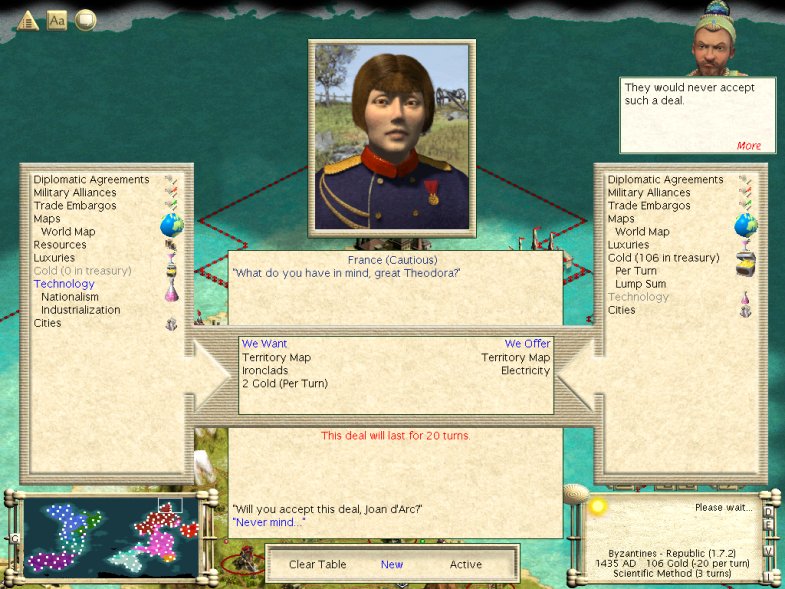Select the New deals option
785x589 pixels.
click(x=392, y=564)
